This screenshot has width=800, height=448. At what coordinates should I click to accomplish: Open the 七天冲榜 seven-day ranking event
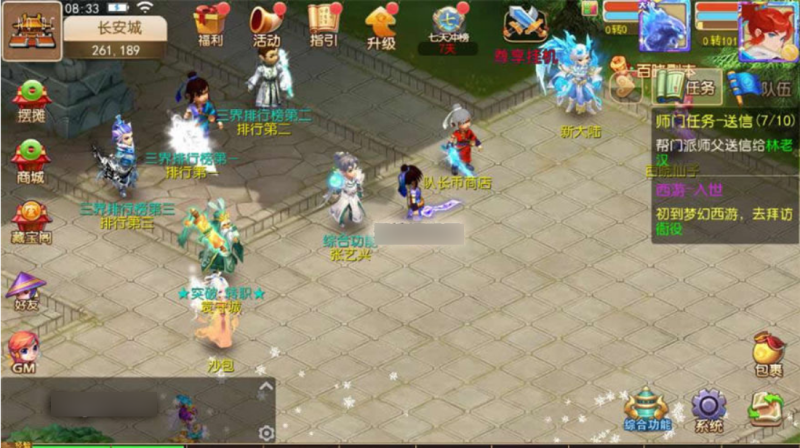(x=448, y=26)
